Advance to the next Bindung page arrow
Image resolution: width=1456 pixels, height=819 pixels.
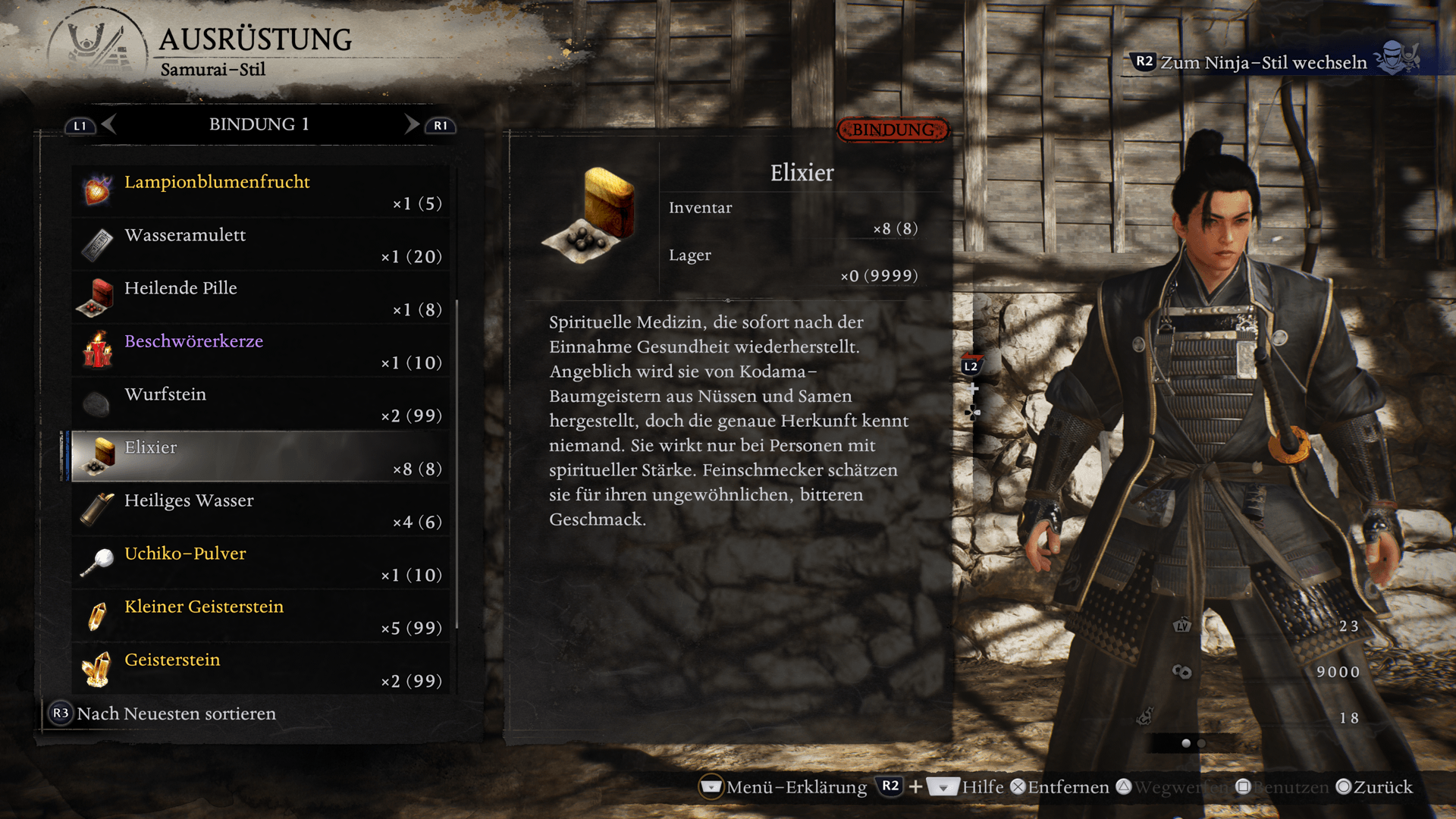coord(412,124)
